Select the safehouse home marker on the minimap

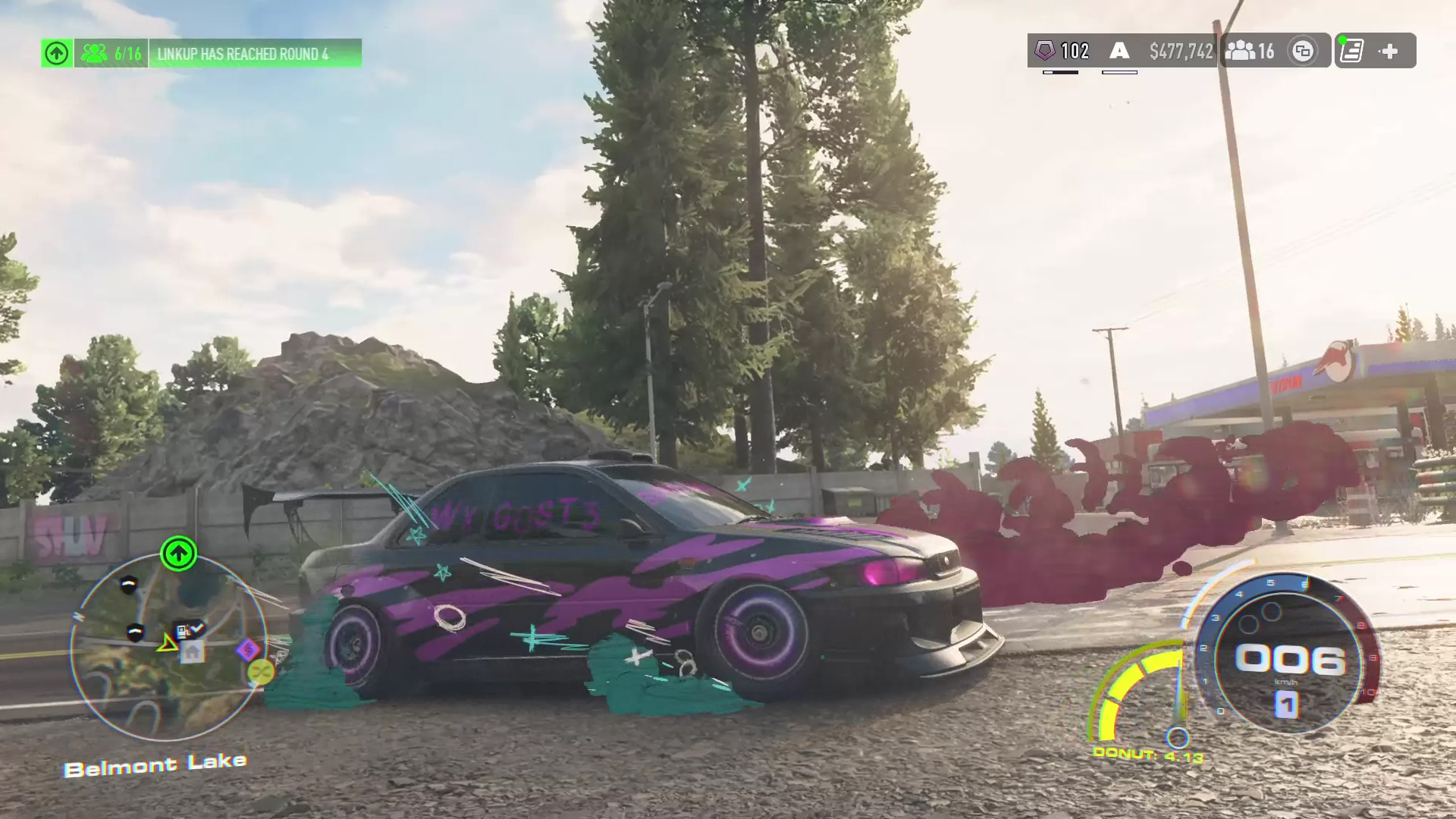(193, 651)
